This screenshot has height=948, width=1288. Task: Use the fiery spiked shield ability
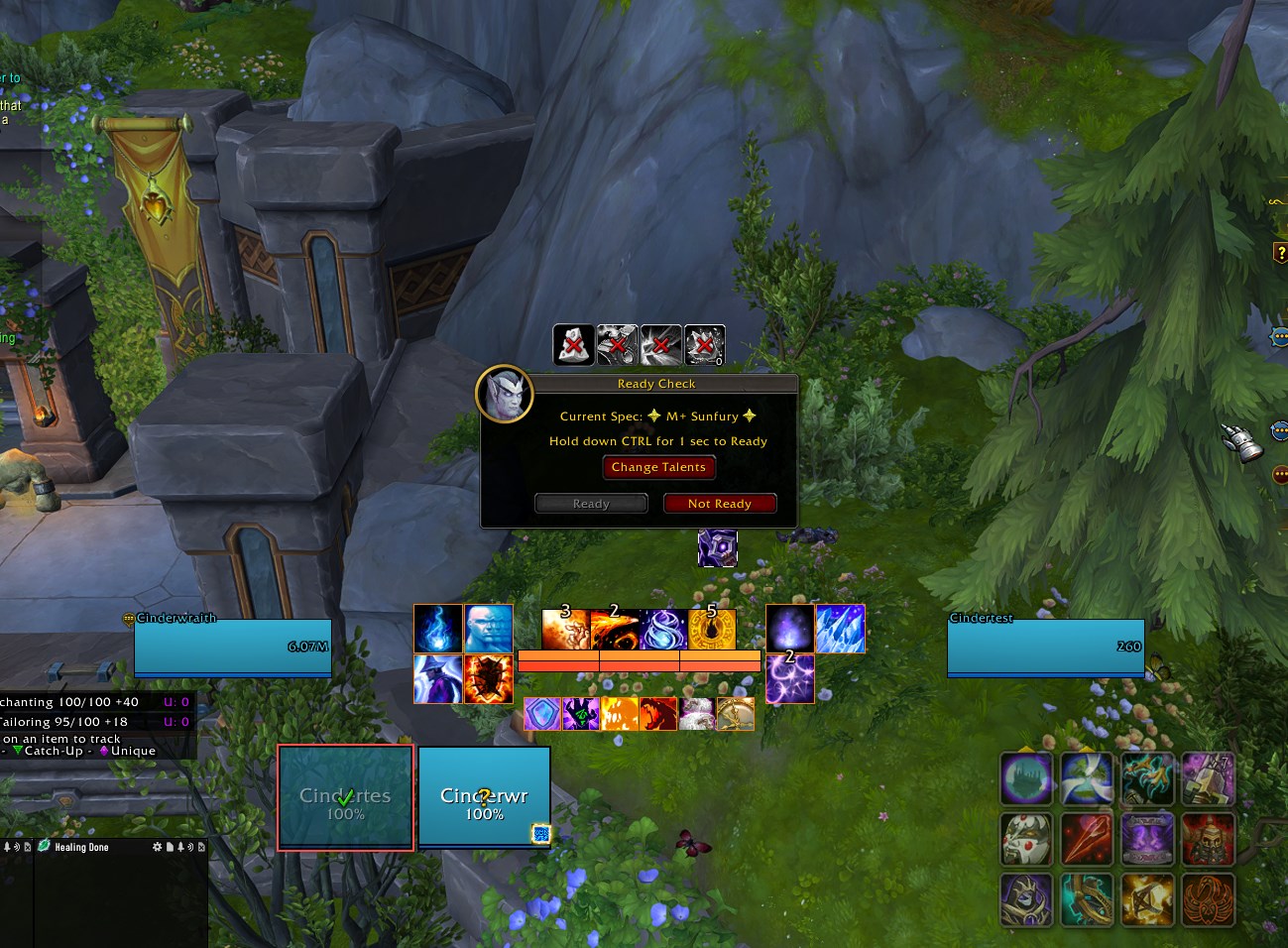coord(489,679)
